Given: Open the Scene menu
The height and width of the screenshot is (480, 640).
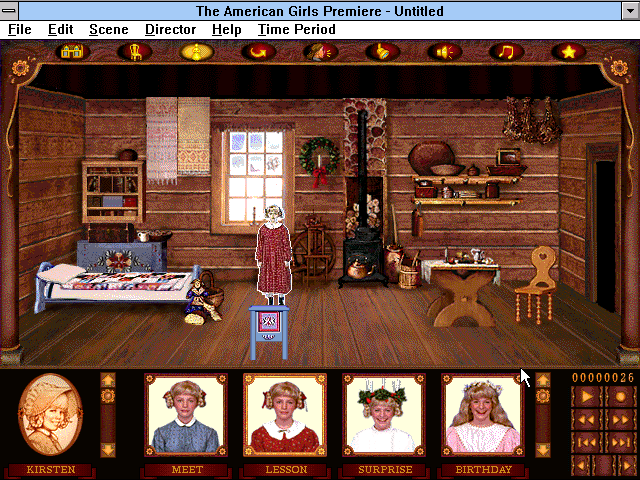Looking at the screenshot, I should pos(108,29).
